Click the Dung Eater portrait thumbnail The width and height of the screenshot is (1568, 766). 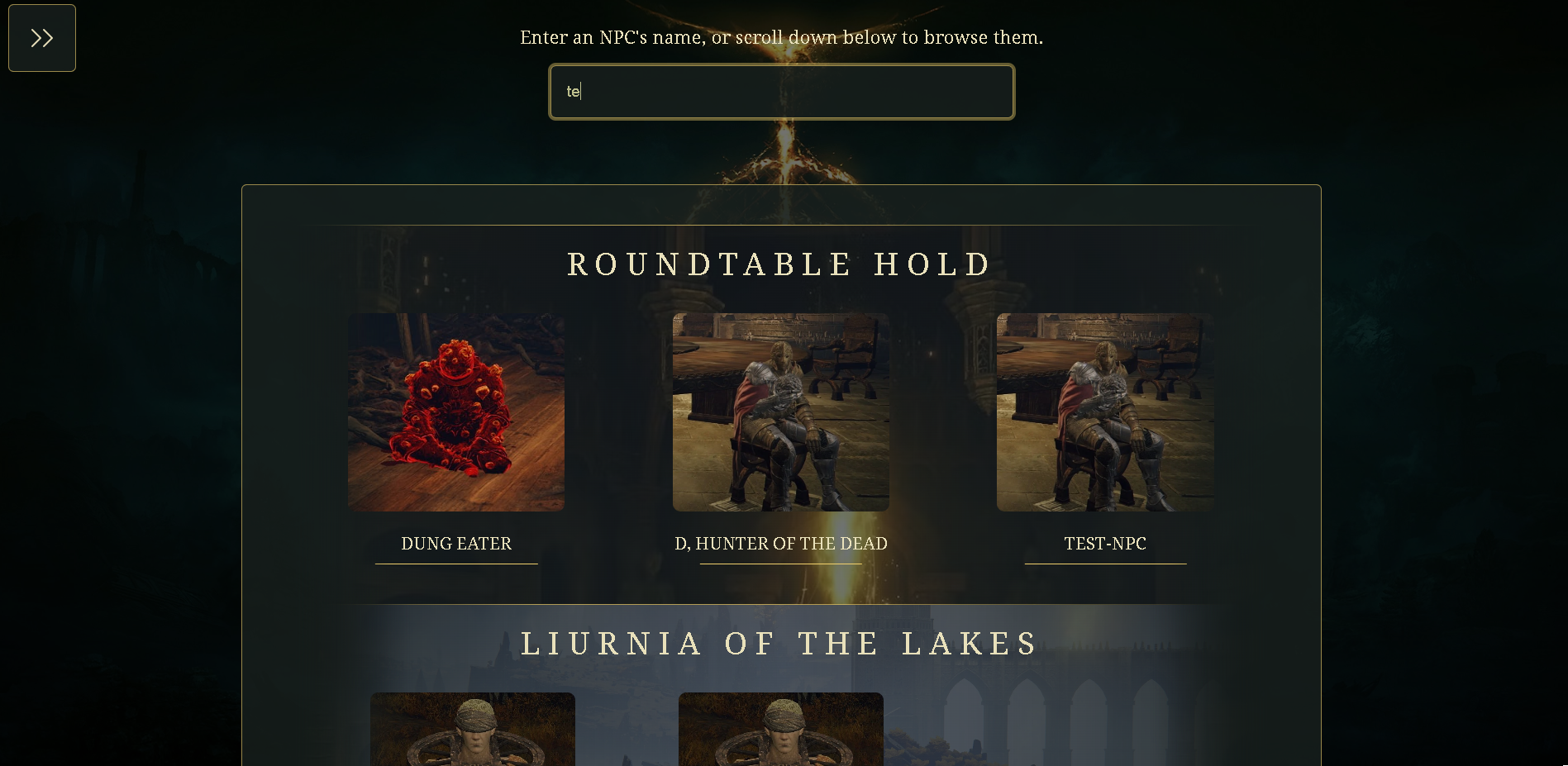pyautogui.click(x=455, y=411)
